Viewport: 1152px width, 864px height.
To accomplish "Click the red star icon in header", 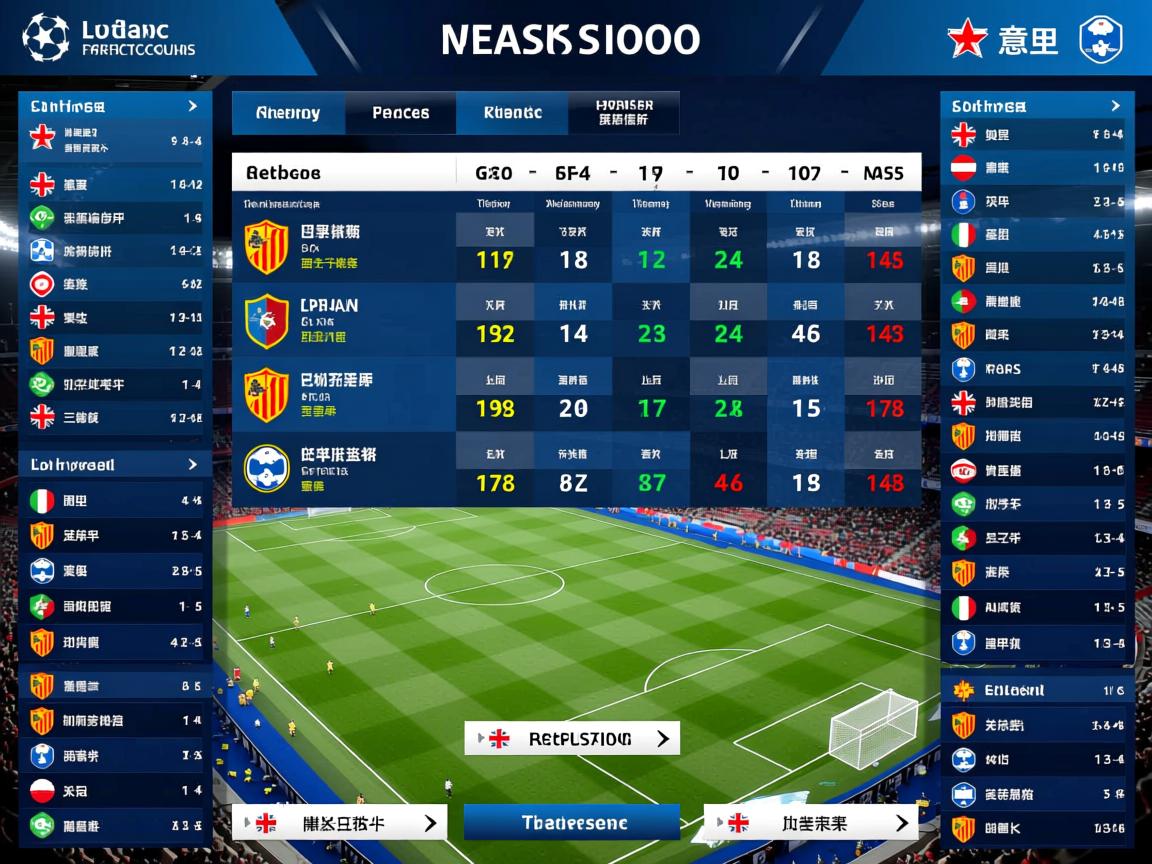I will tap(967, 40).
